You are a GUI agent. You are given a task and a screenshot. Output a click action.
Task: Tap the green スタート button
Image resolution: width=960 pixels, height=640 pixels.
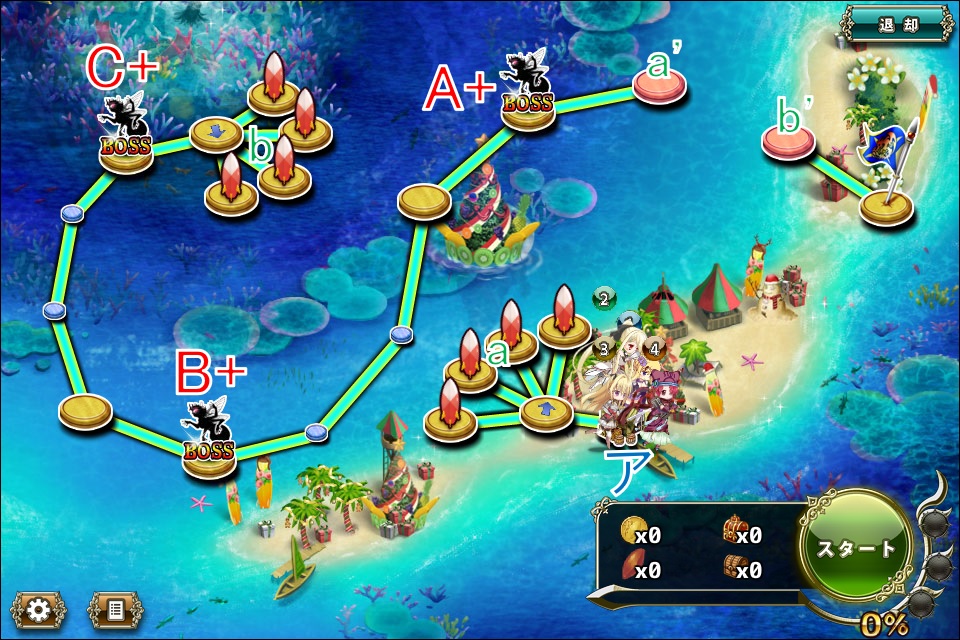coord(855,548)
